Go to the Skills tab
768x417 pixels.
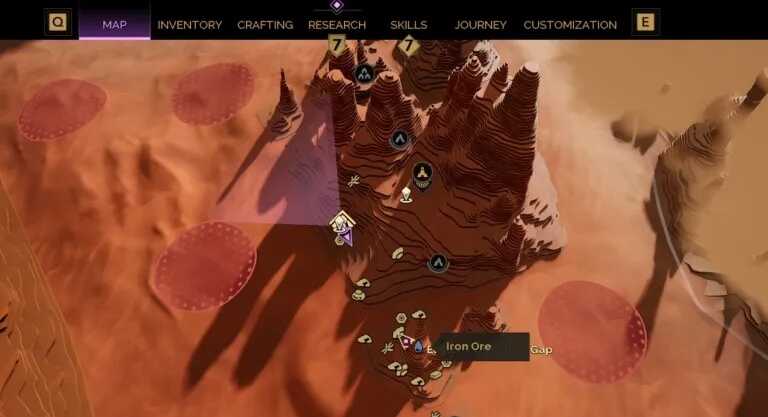(409, 24)
